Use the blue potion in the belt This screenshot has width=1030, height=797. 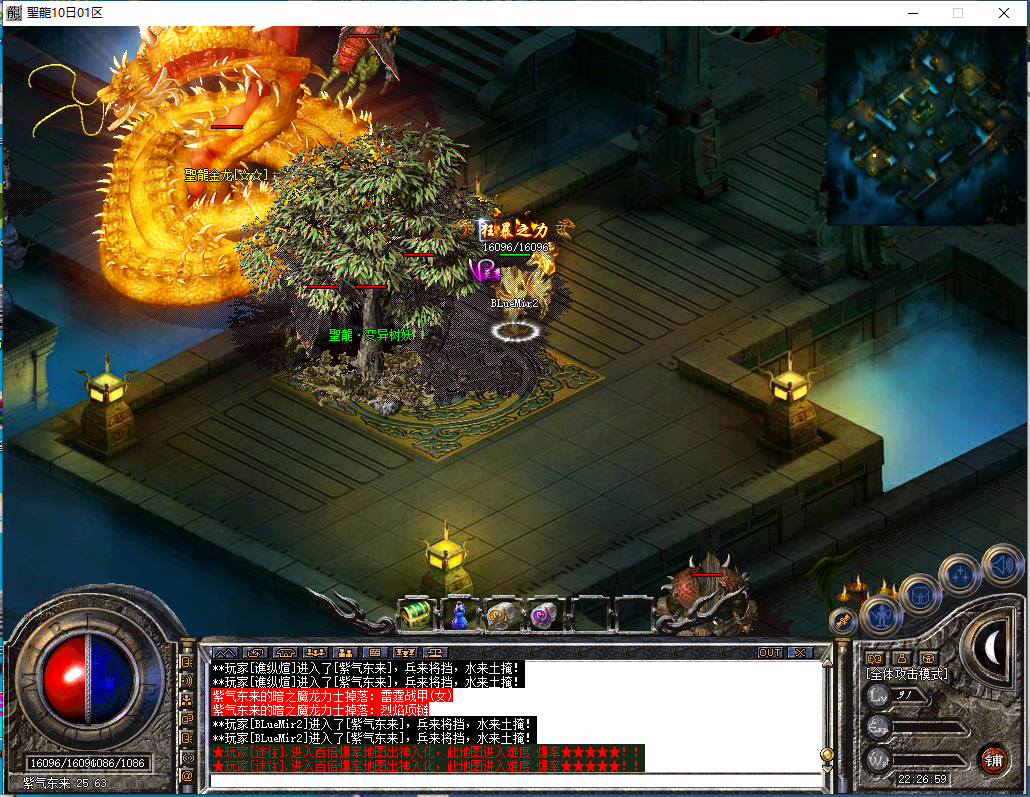point(458,616)
